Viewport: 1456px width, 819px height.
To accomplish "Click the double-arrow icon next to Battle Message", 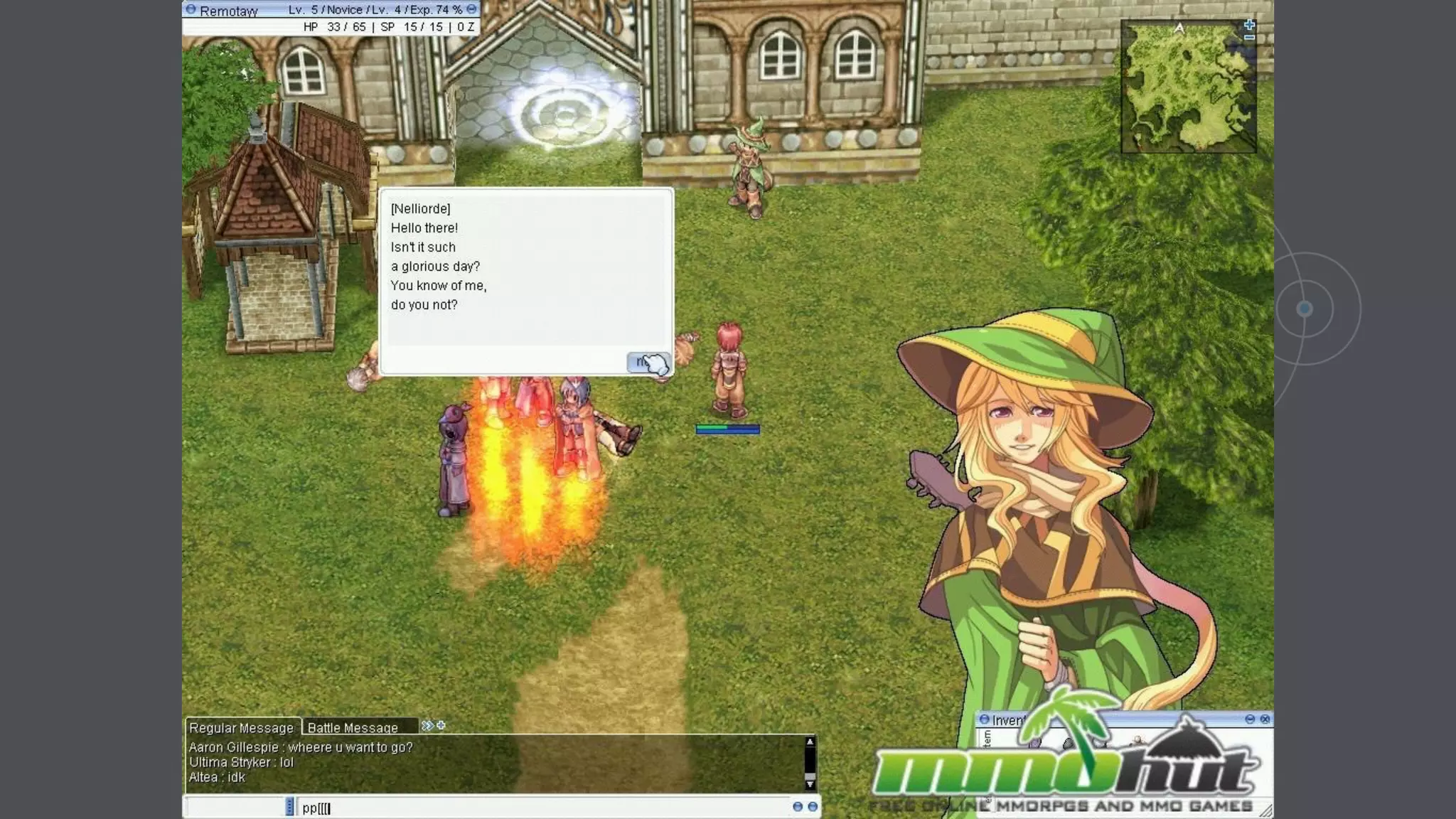I will 427,725.
